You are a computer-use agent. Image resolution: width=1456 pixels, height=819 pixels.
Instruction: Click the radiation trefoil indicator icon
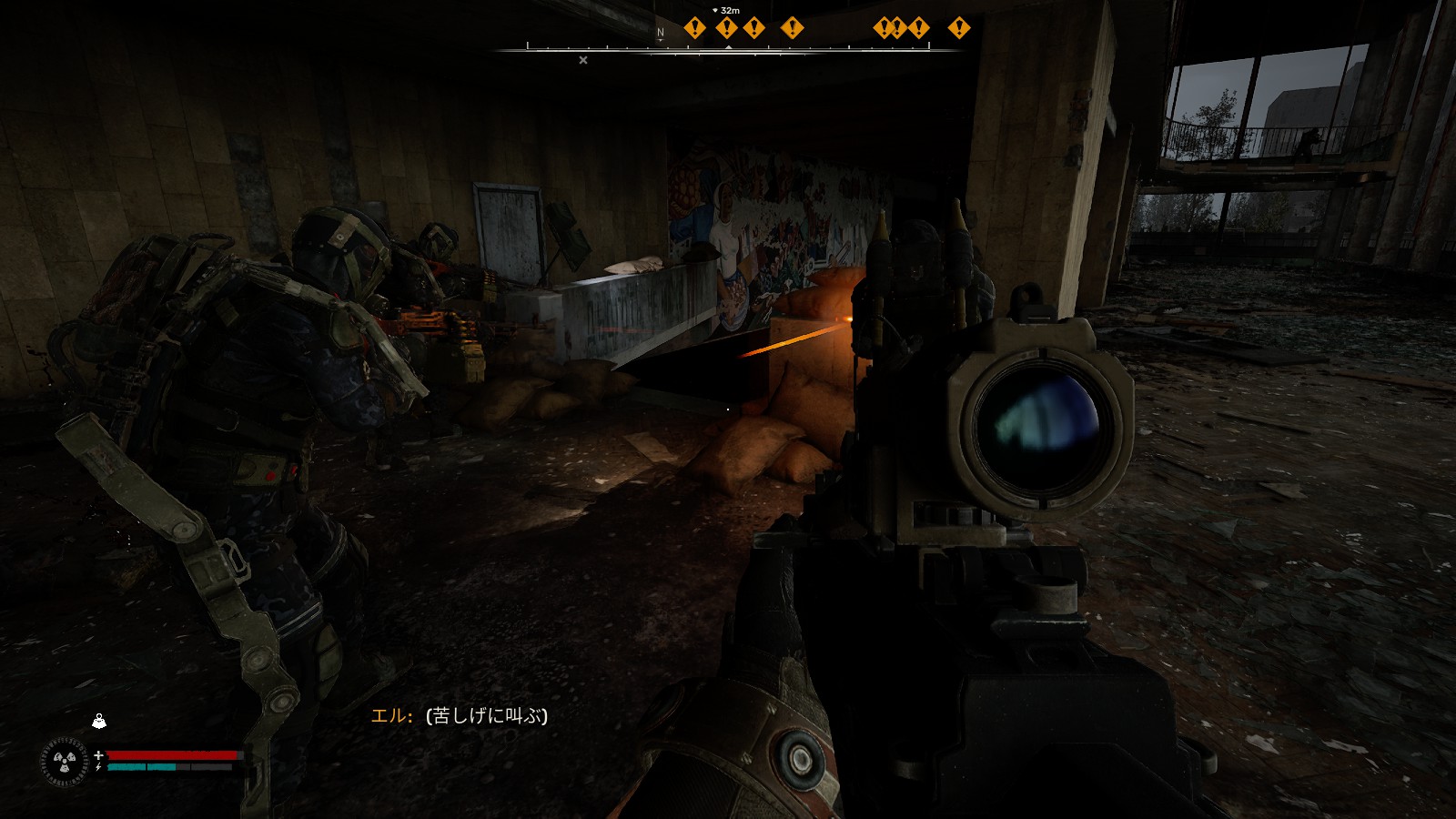[65, 761]
